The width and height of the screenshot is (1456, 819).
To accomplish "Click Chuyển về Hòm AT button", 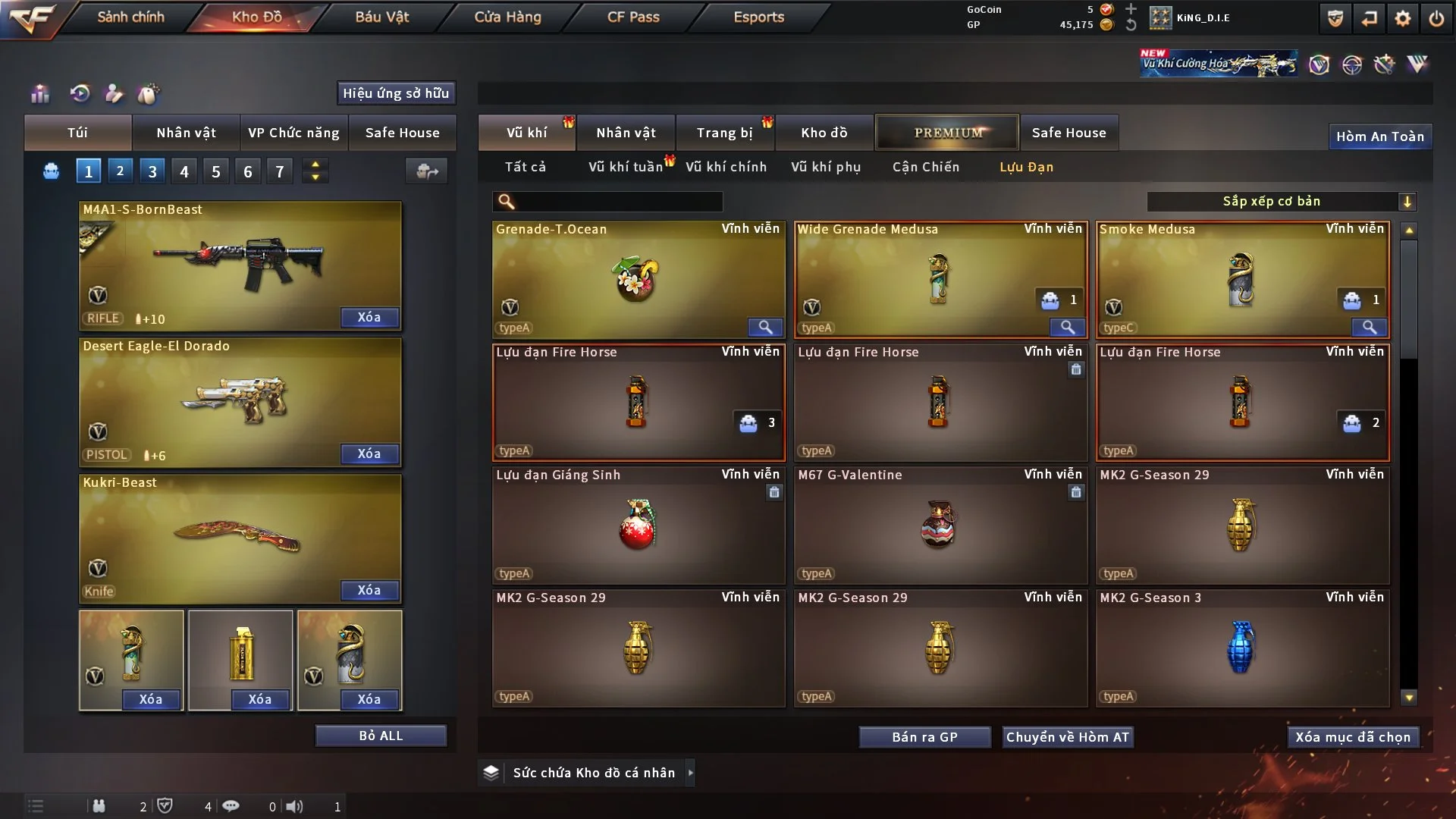I will click(1068, 737).
